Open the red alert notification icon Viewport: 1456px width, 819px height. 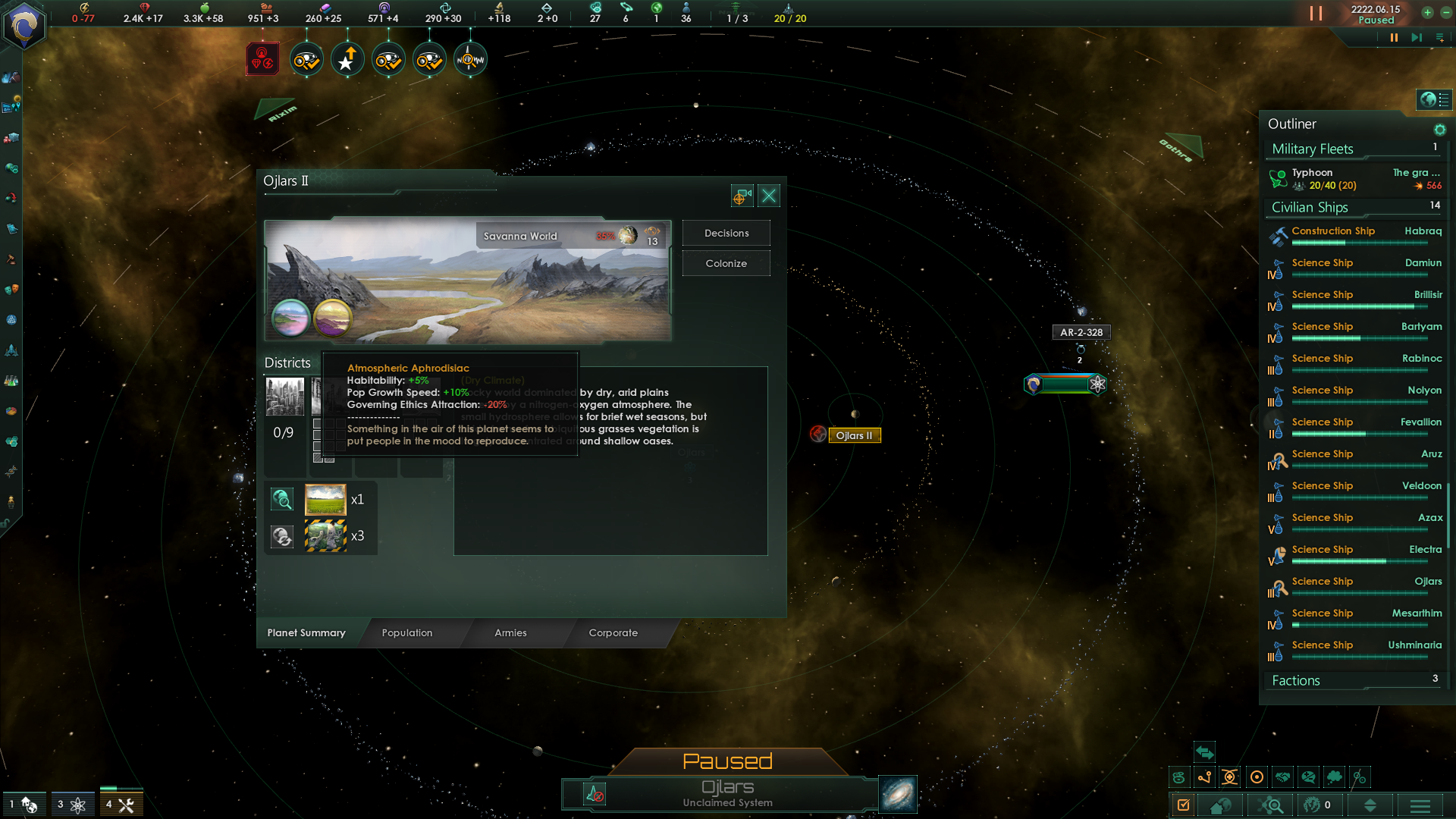point(262,59)
